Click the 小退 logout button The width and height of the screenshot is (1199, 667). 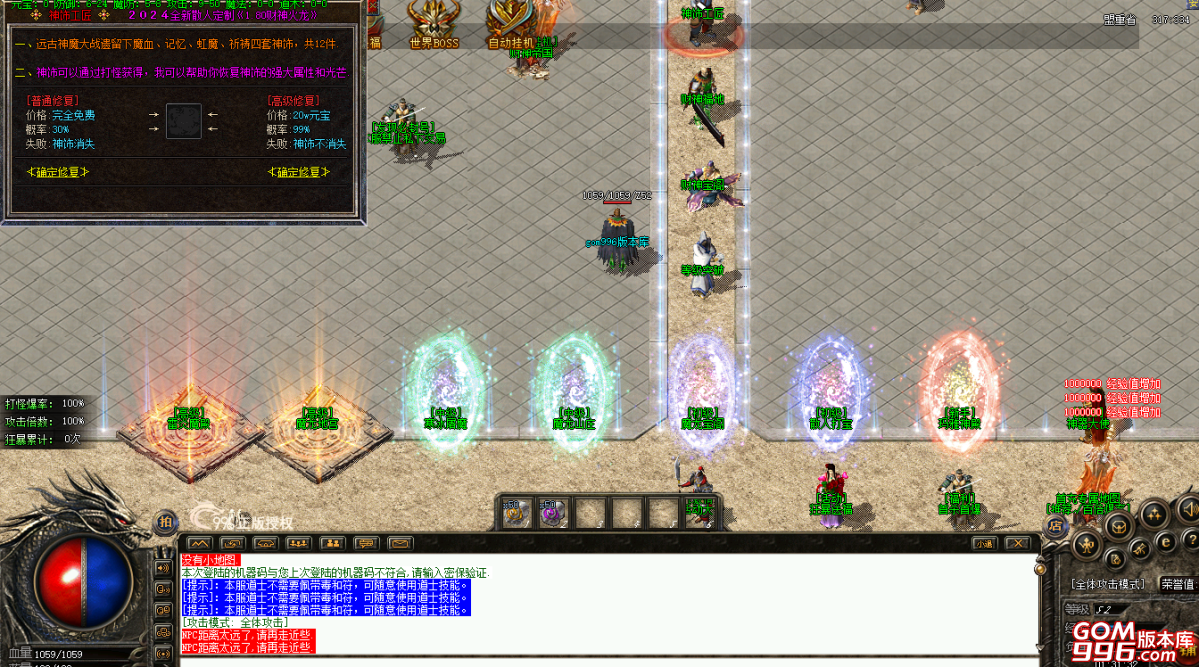coord(985,543)
